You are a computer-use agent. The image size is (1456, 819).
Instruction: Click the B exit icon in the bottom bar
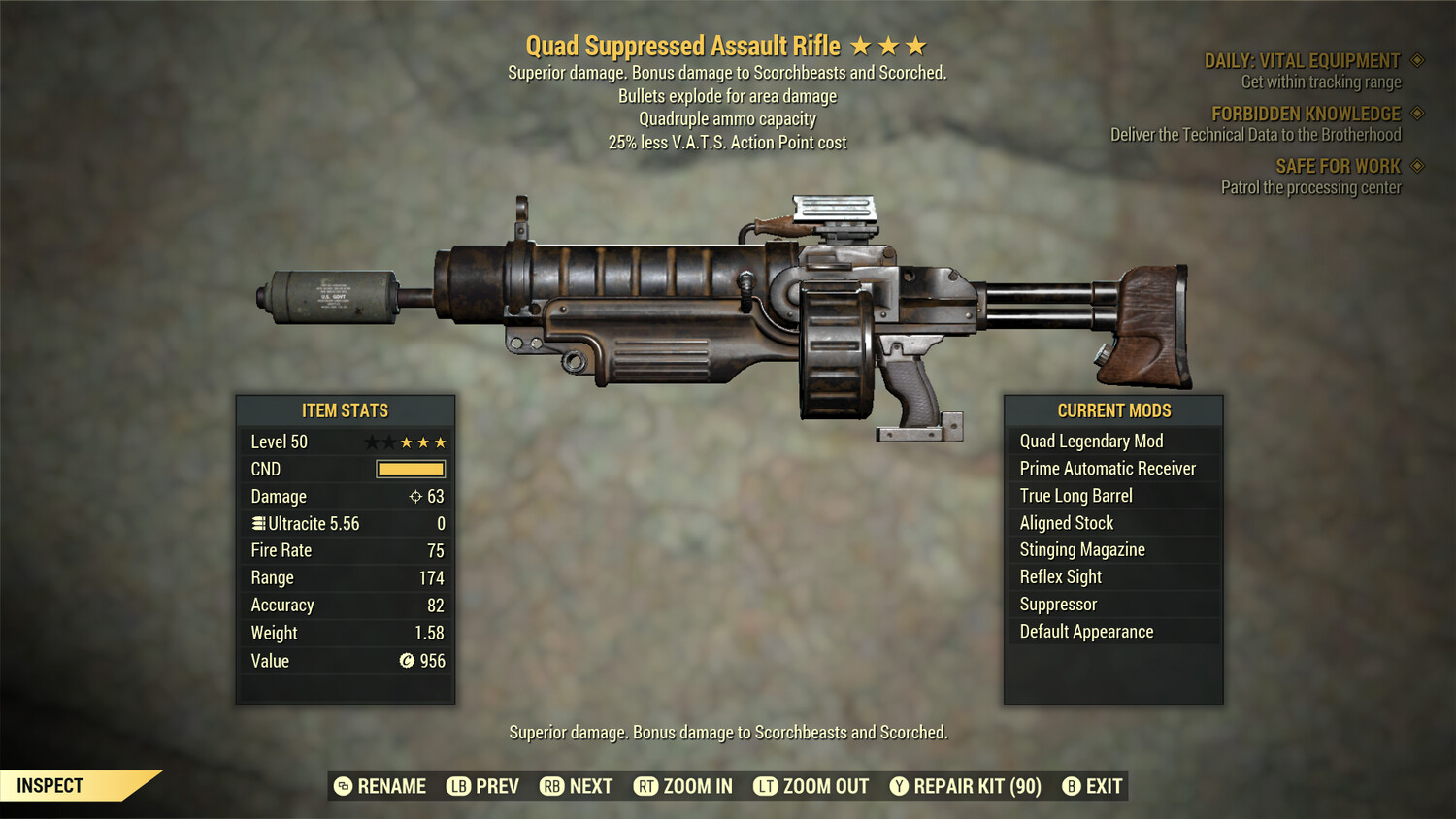pyautogui.click(x=1072, y=786)
